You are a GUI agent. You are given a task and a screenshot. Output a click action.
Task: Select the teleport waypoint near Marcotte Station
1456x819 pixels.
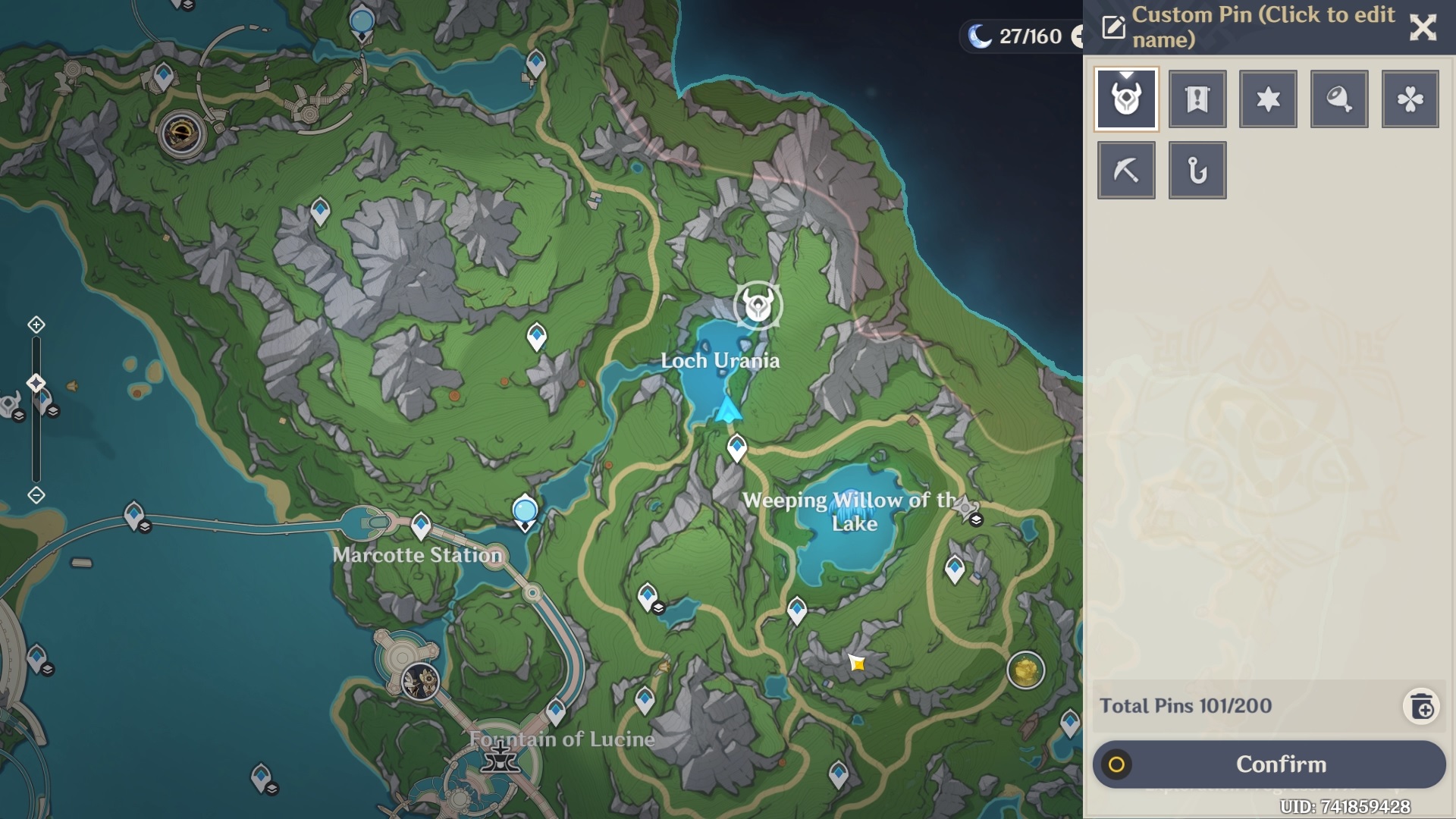click(x=420, y=524)
